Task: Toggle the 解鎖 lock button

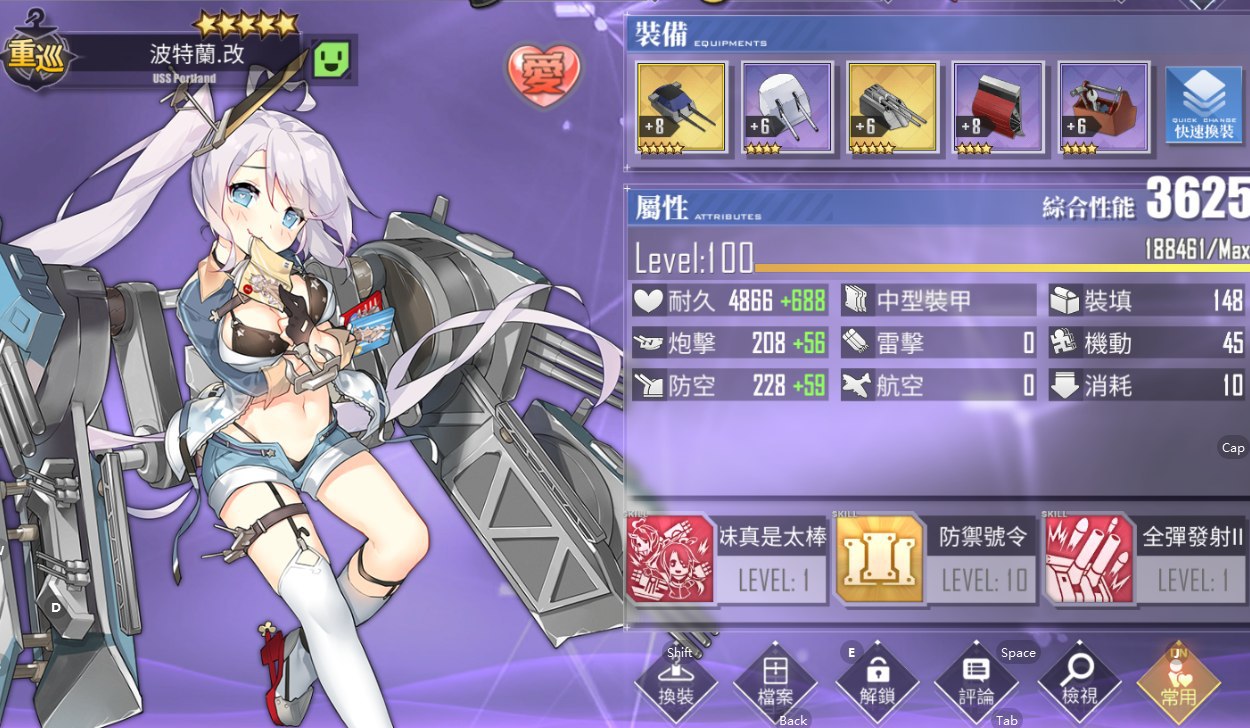Action: tap(877, 685)
